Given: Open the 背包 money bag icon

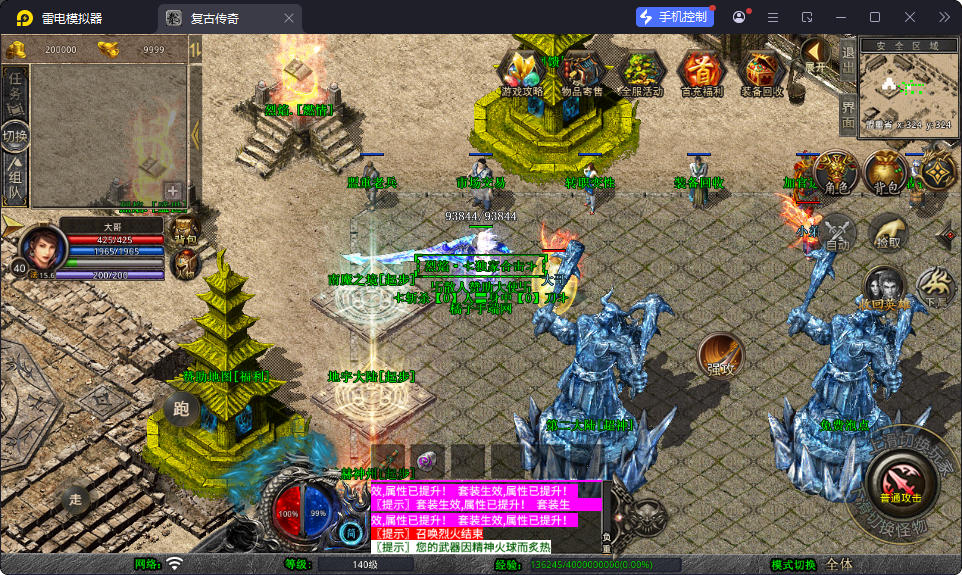Looking at the screenshot, I should 885,172.
